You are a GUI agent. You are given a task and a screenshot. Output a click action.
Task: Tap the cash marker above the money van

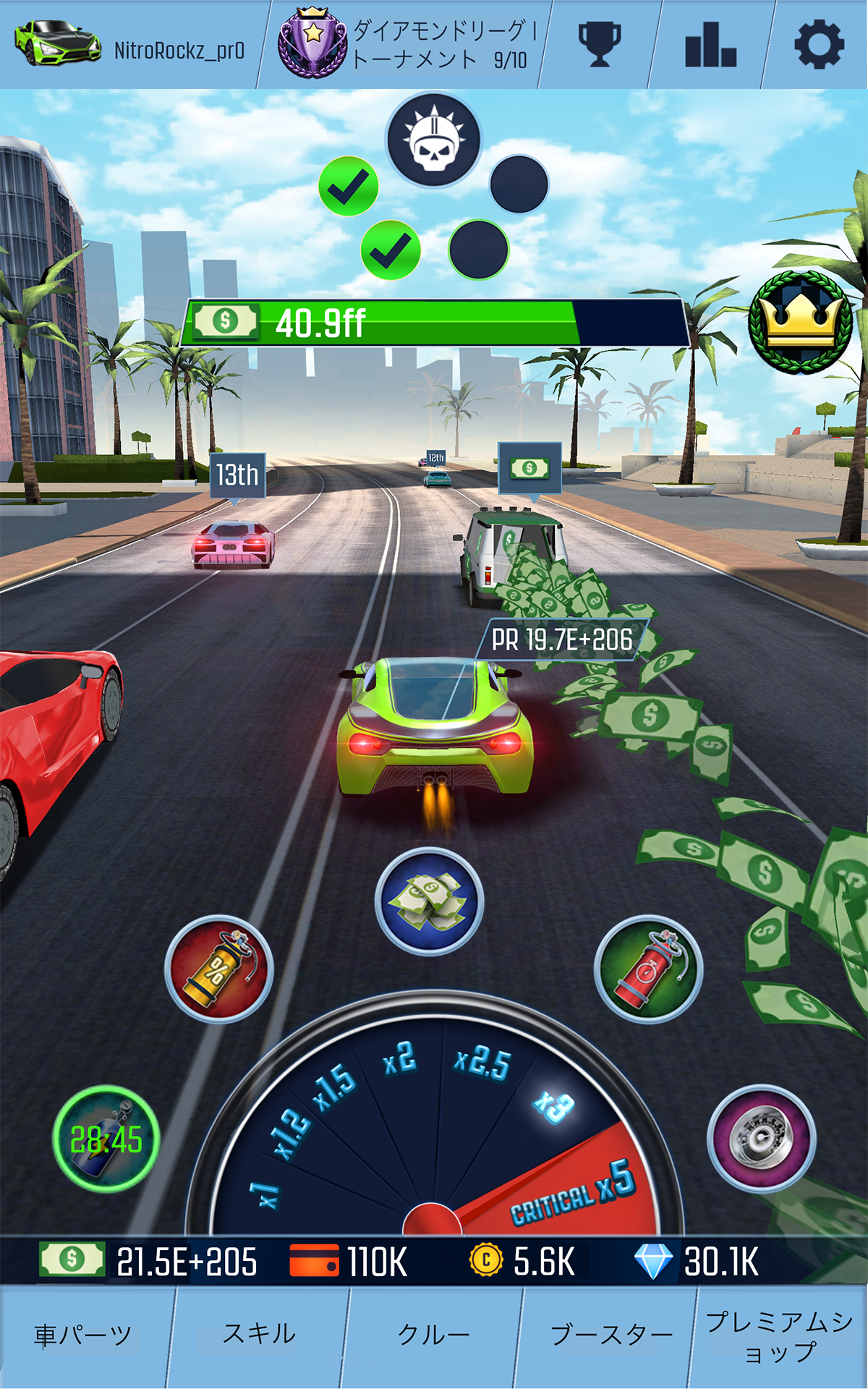point(529,468)
